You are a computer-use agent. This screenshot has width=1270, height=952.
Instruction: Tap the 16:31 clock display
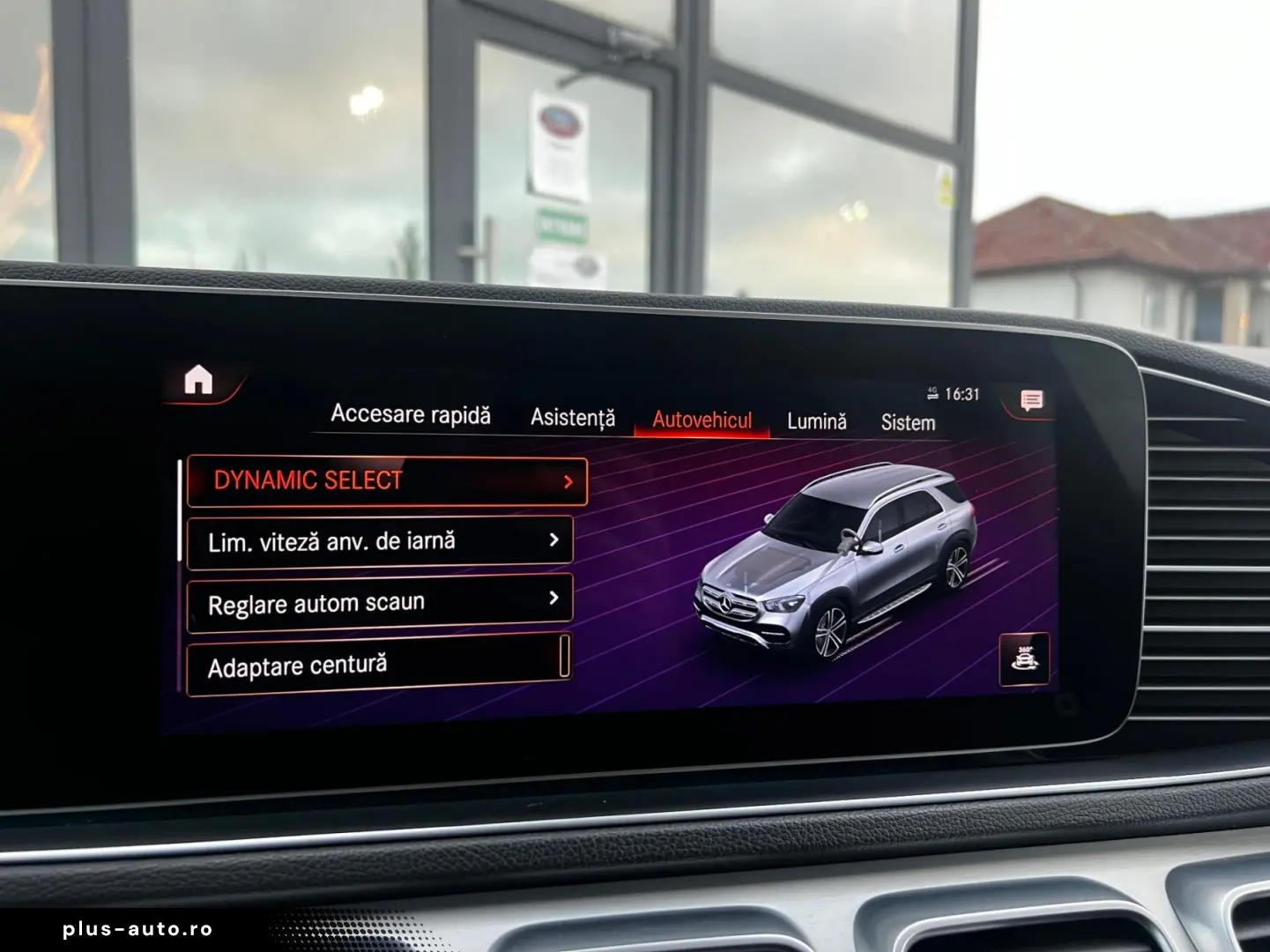(x=964, y=394)
